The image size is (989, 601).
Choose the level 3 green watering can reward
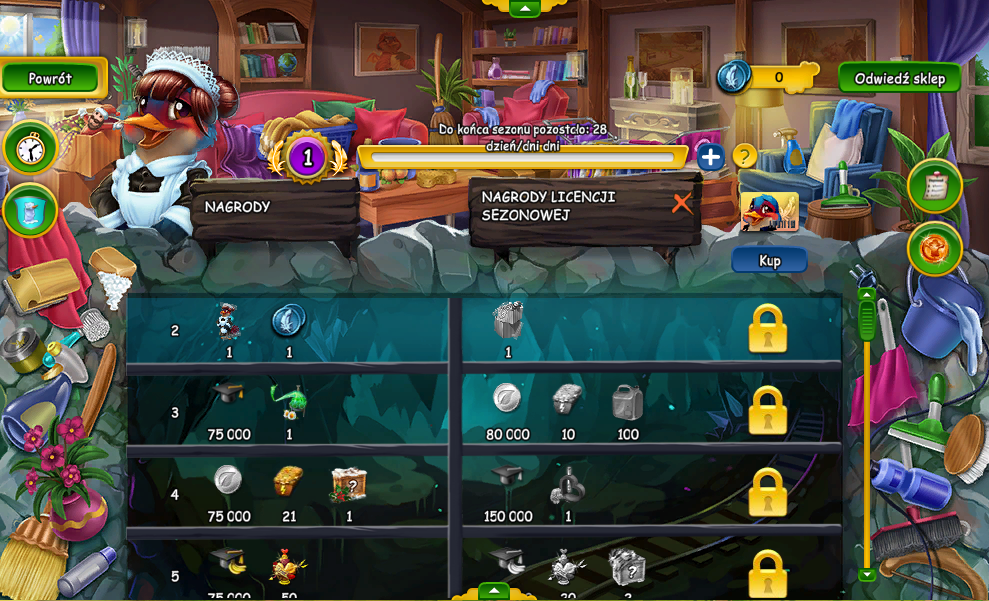(289, 401)
